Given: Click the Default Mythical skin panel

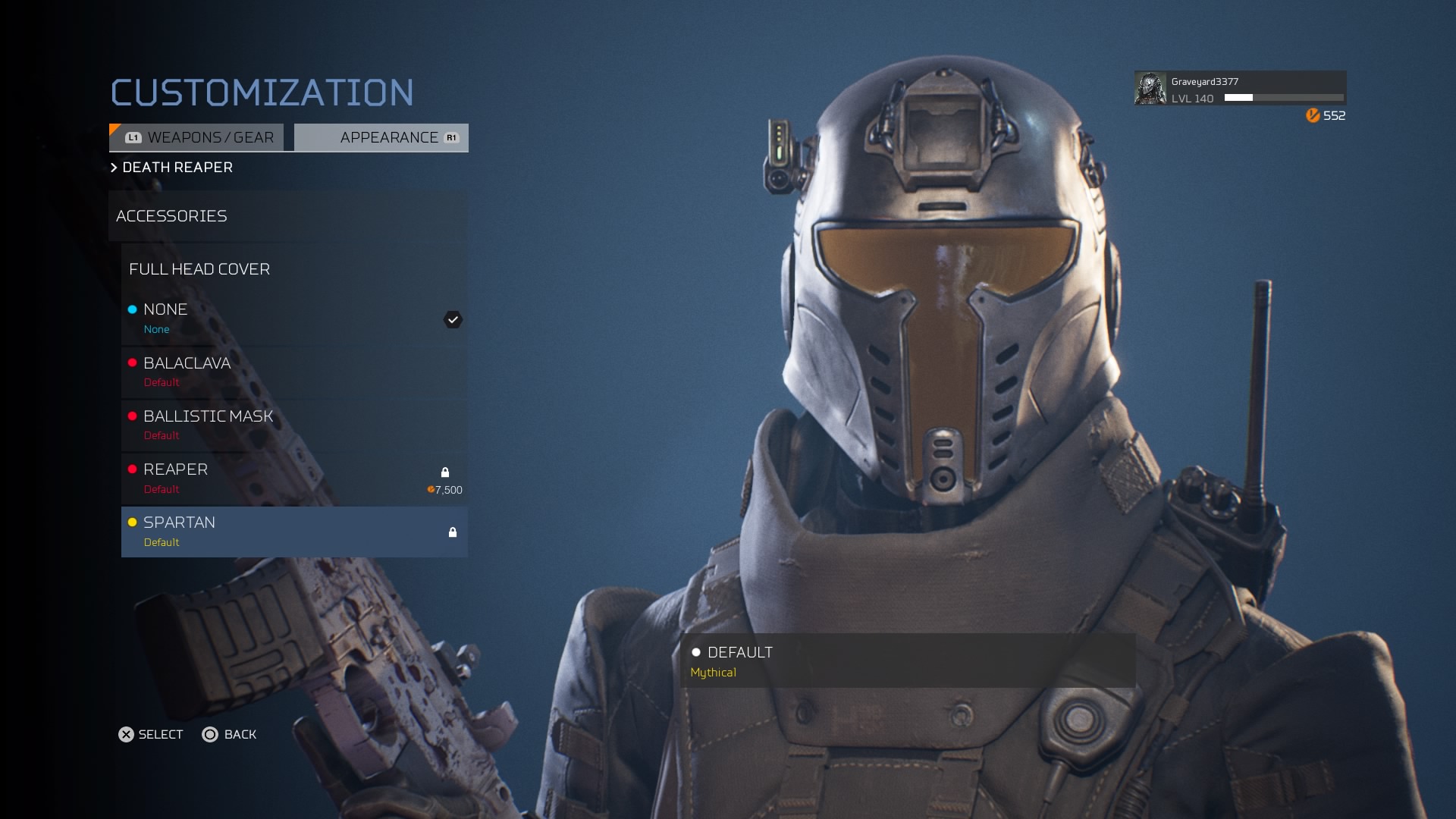Looking at the screenshot, I should click(x=907, y=661).
